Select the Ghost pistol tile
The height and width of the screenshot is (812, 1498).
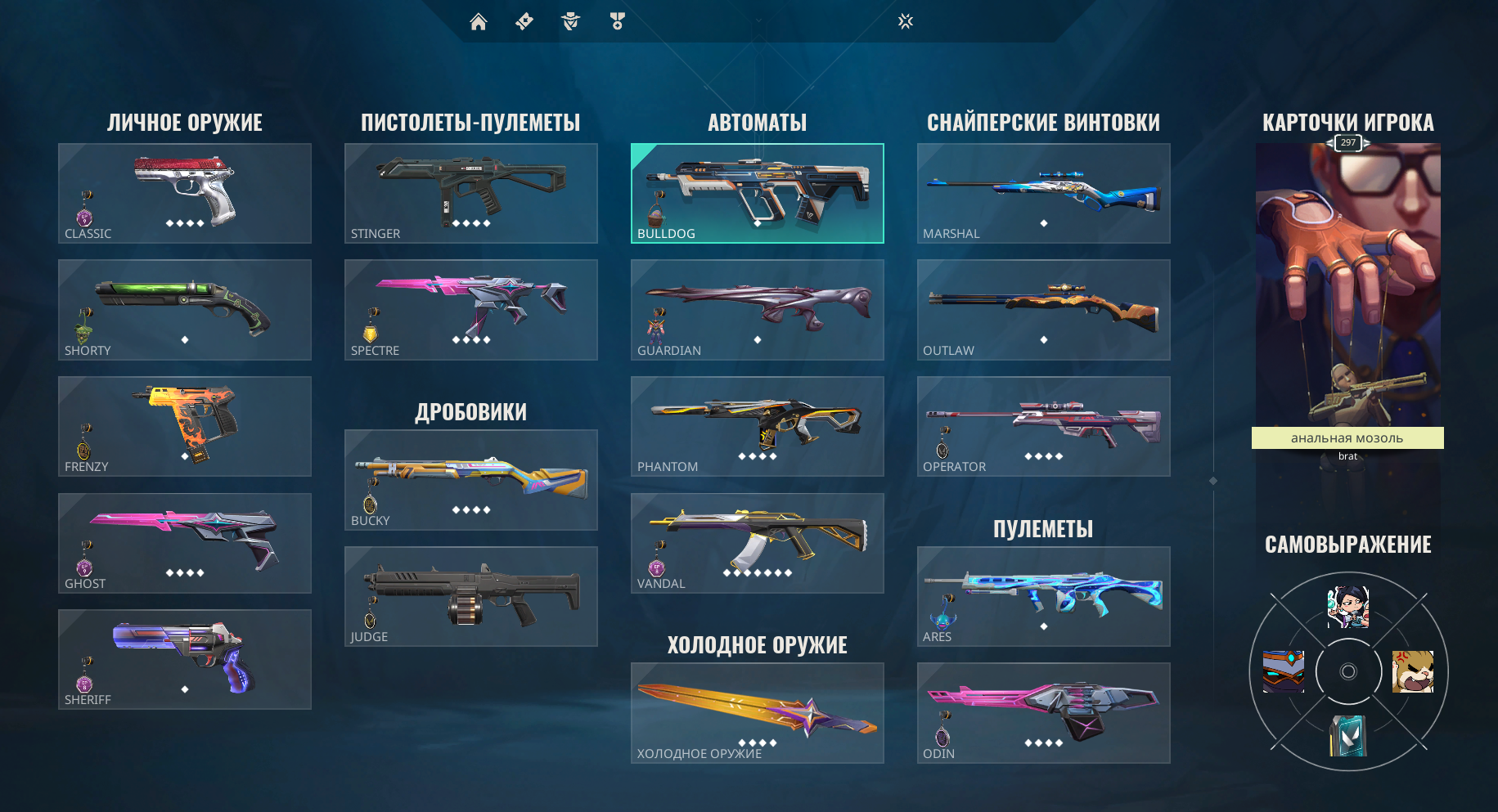184,543
